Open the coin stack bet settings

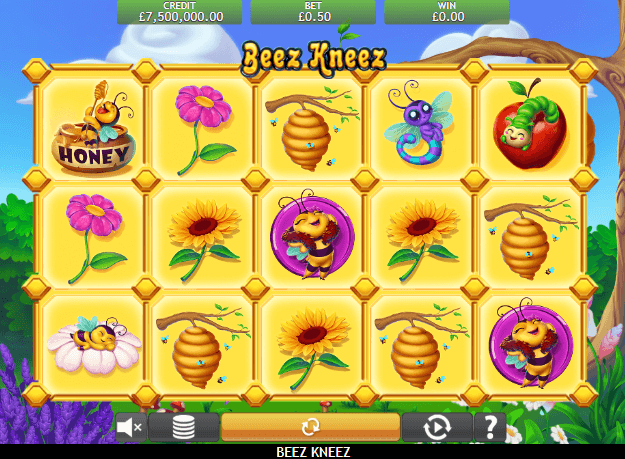coord(183,427)
